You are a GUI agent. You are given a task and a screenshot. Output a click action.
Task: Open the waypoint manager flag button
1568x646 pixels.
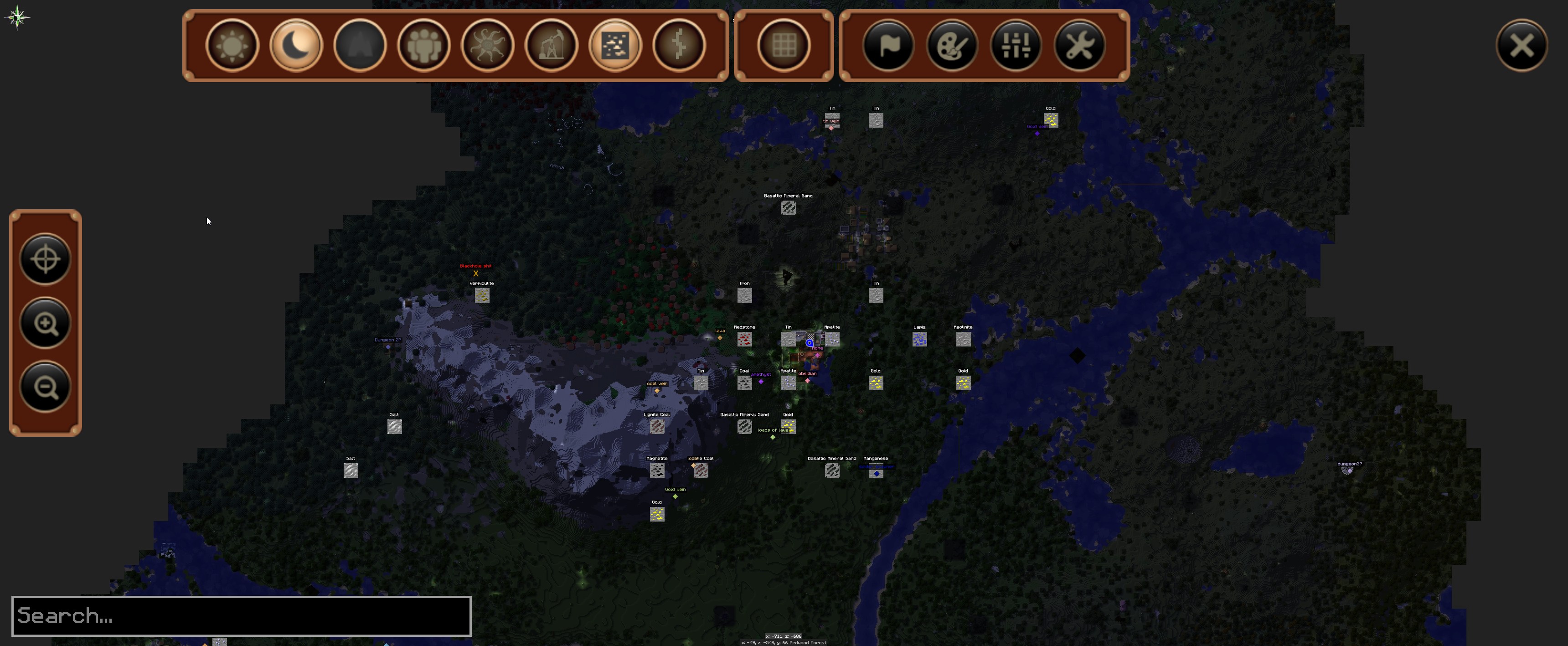pyautogui.click(x=888, y=45)
